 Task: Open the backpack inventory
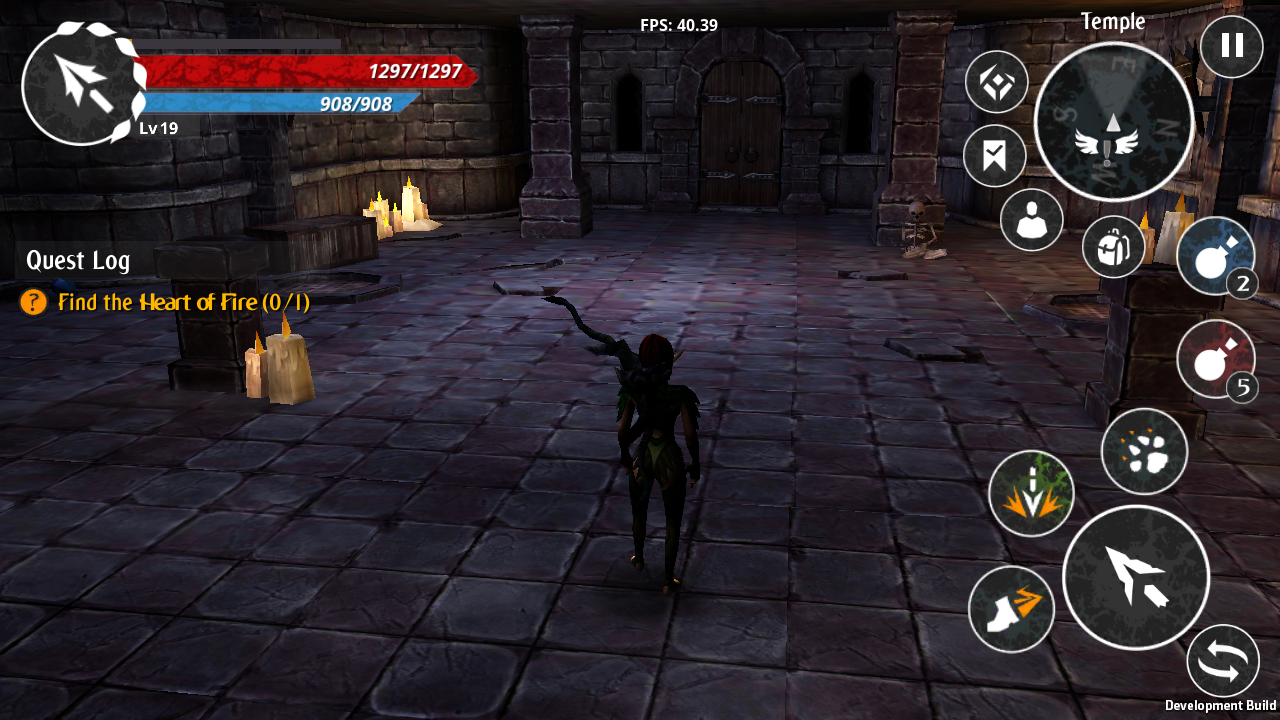[1113, 247]
